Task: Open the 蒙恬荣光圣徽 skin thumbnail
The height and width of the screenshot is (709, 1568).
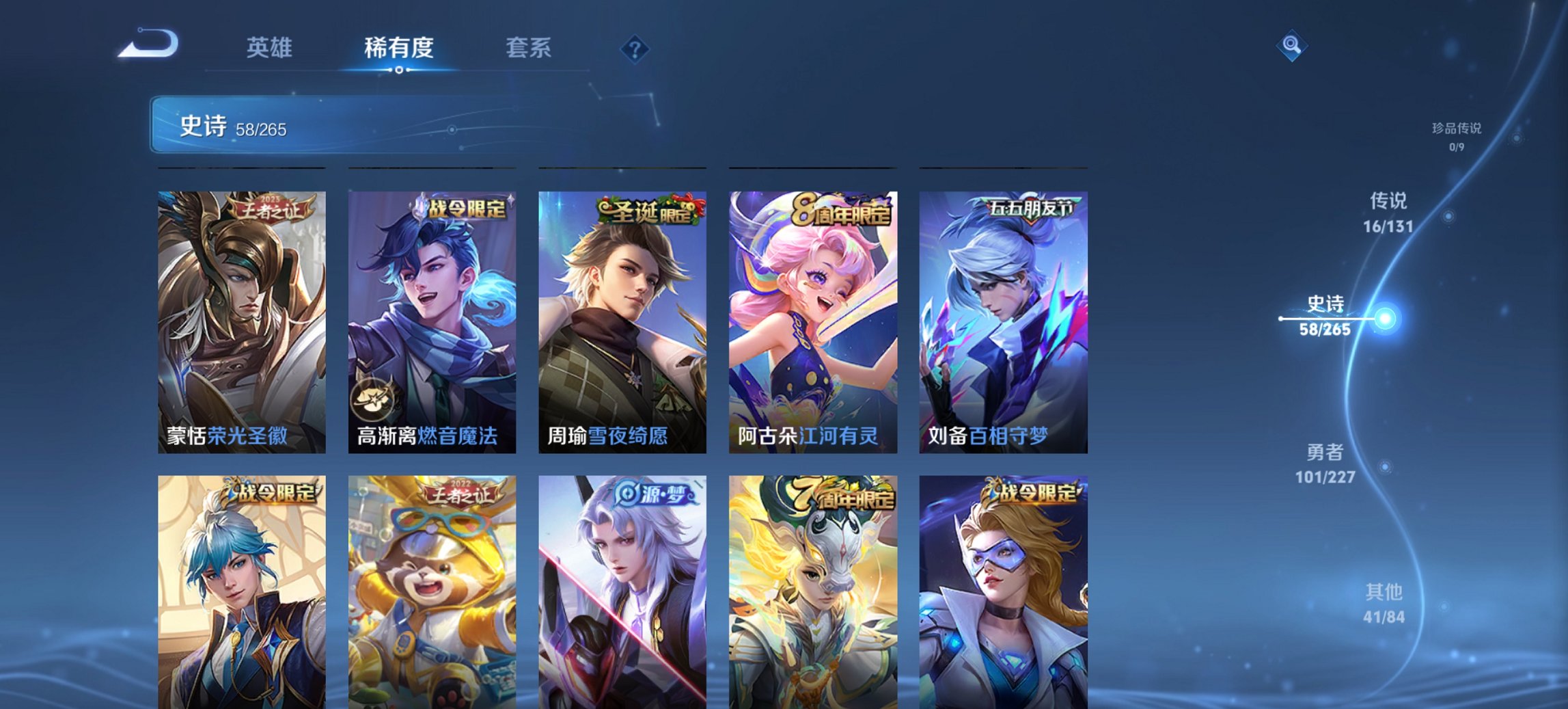Action: click(x=240, y=321)
